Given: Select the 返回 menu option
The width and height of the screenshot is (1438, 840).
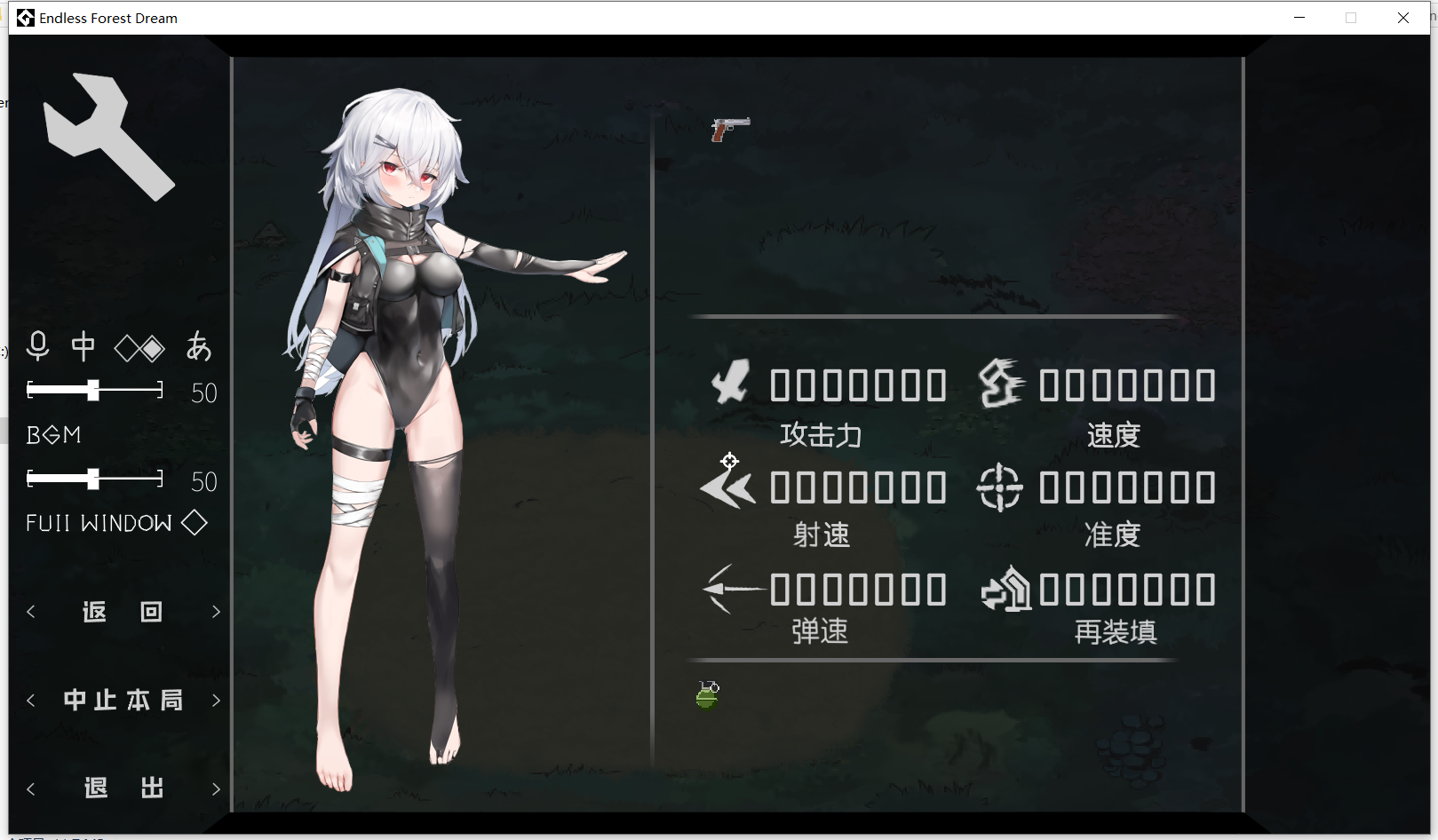Looking at the screenshot, I should pyautogui.click(x=123, y=611).
